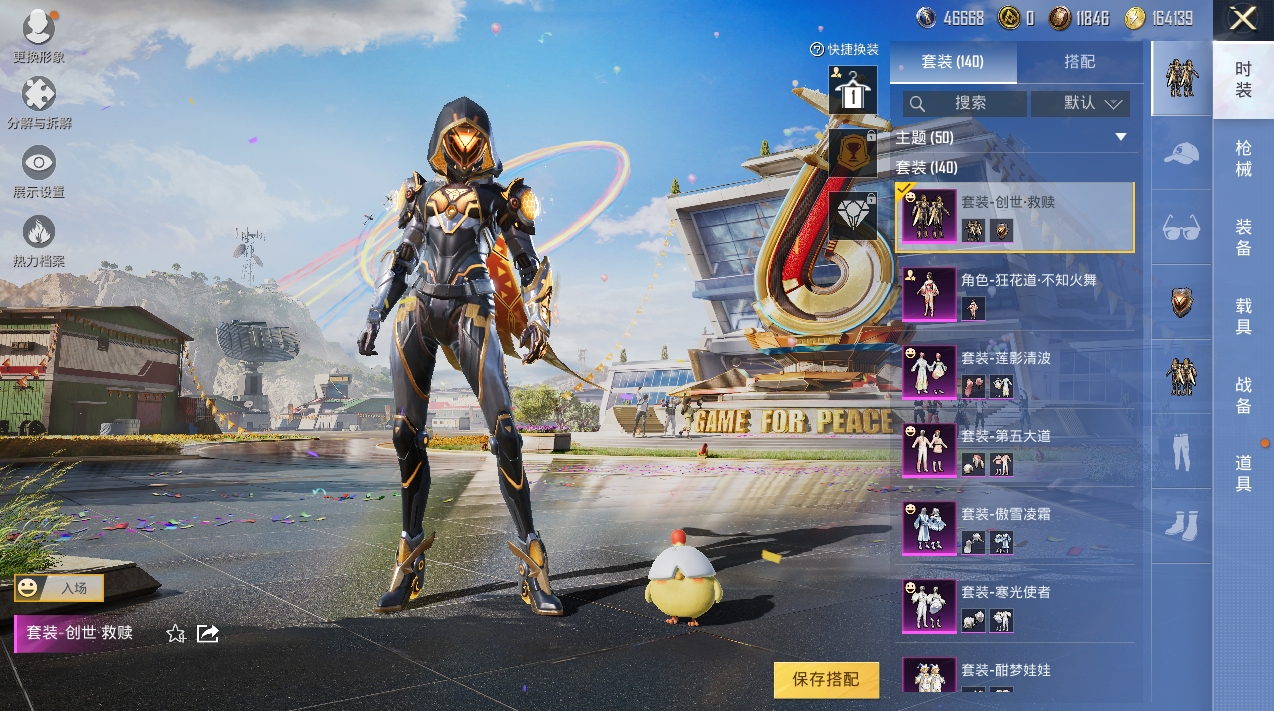Click the 搜索 search field
The image size is (1274, 711).
click(965, 103)
